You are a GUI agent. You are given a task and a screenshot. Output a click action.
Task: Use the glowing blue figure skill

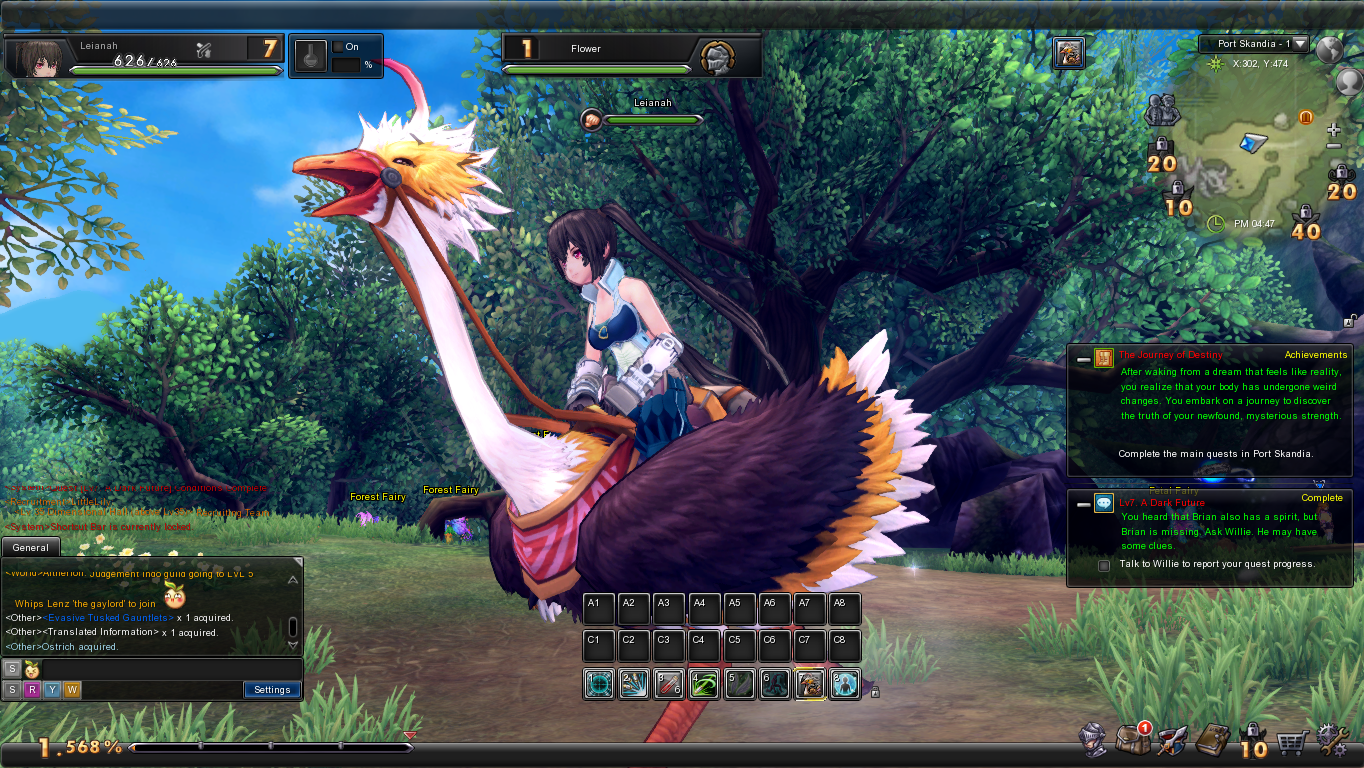coord(845,685)
